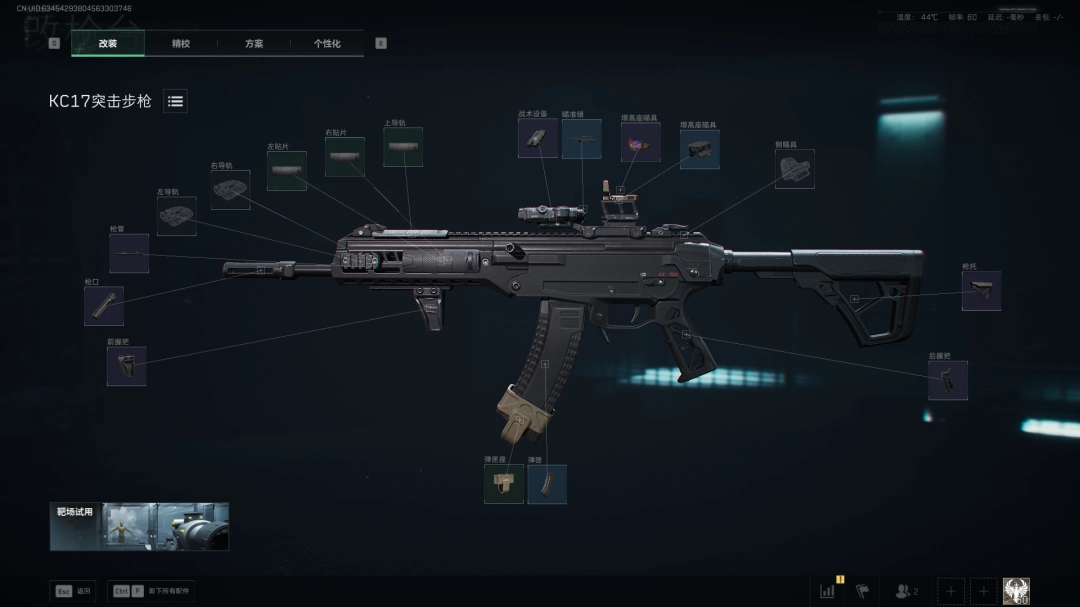
Task: Switch to the 精校 tab
Action: (181, 43)
